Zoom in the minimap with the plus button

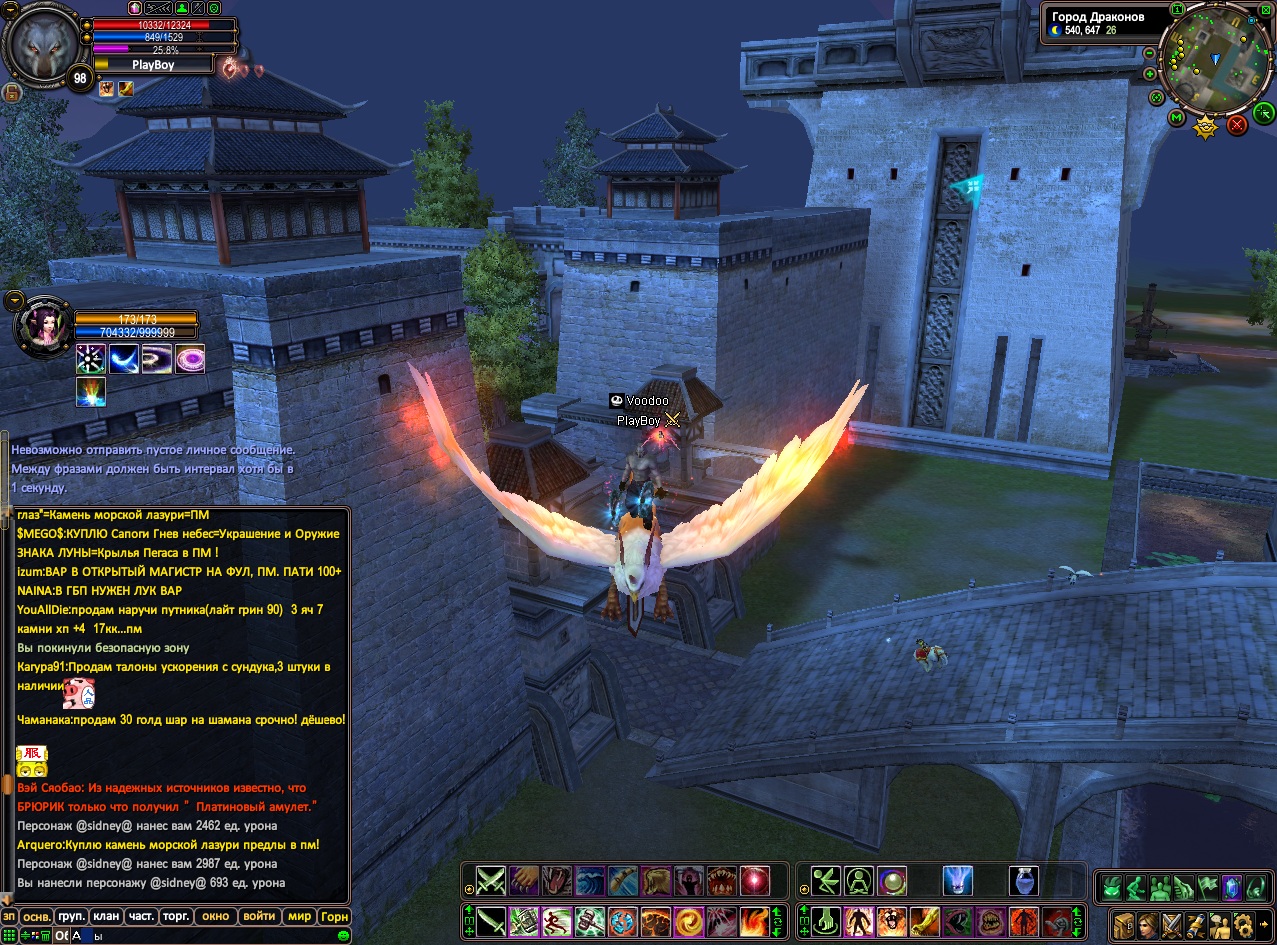[x=1150, y=73]
